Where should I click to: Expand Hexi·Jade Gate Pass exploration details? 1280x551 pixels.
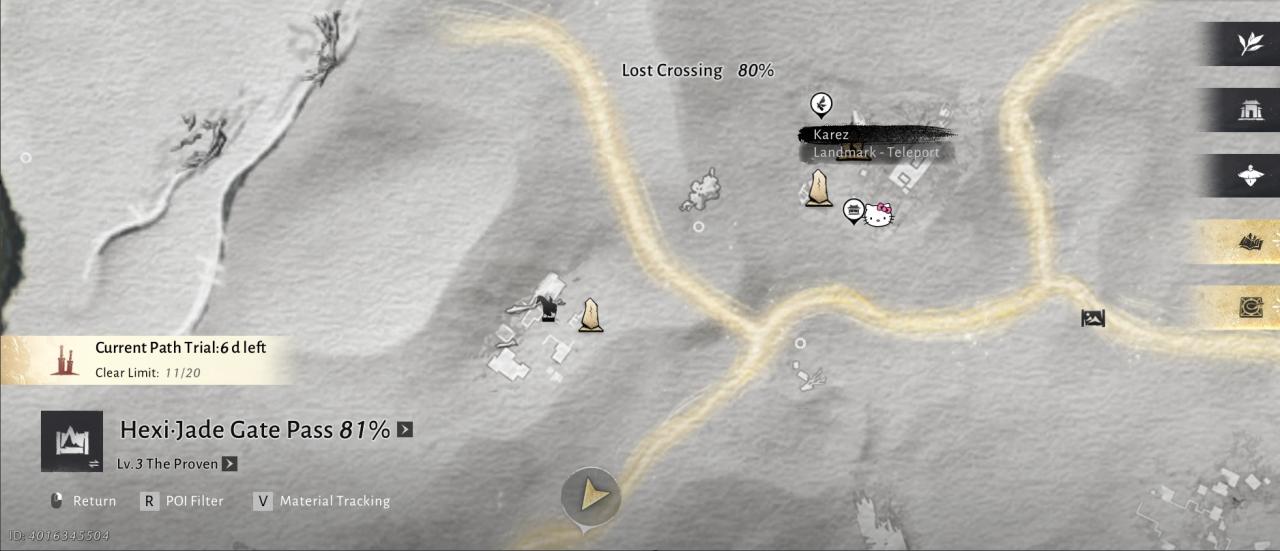(404, 430)
